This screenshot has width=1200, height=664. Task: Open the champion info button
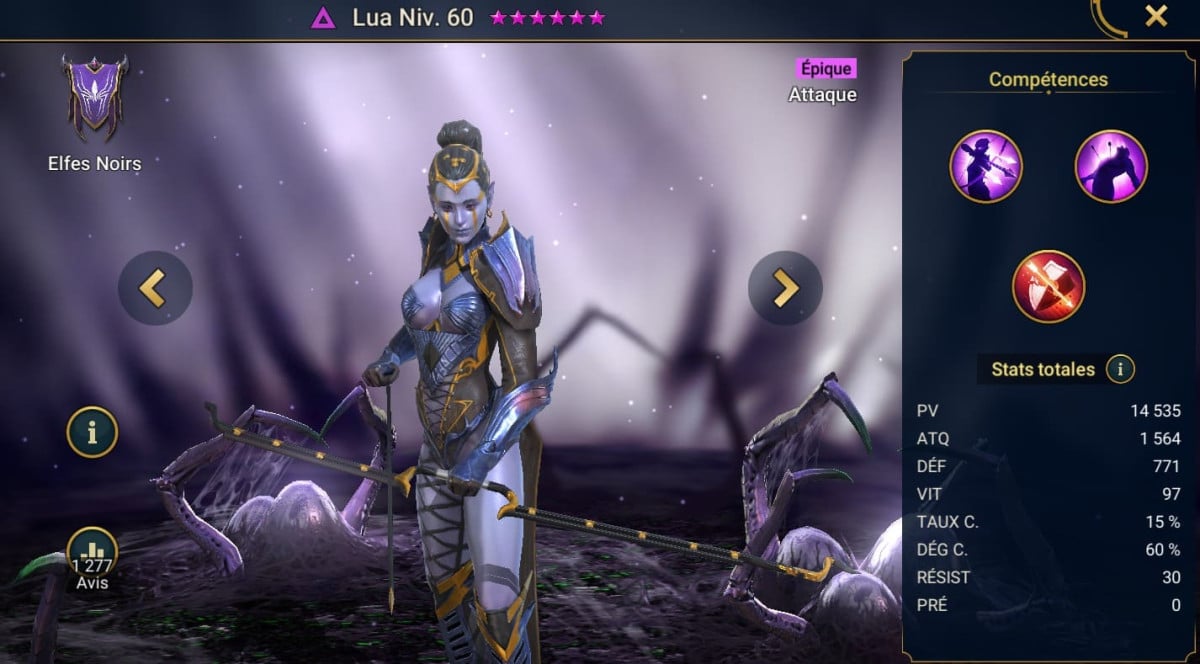93,433
